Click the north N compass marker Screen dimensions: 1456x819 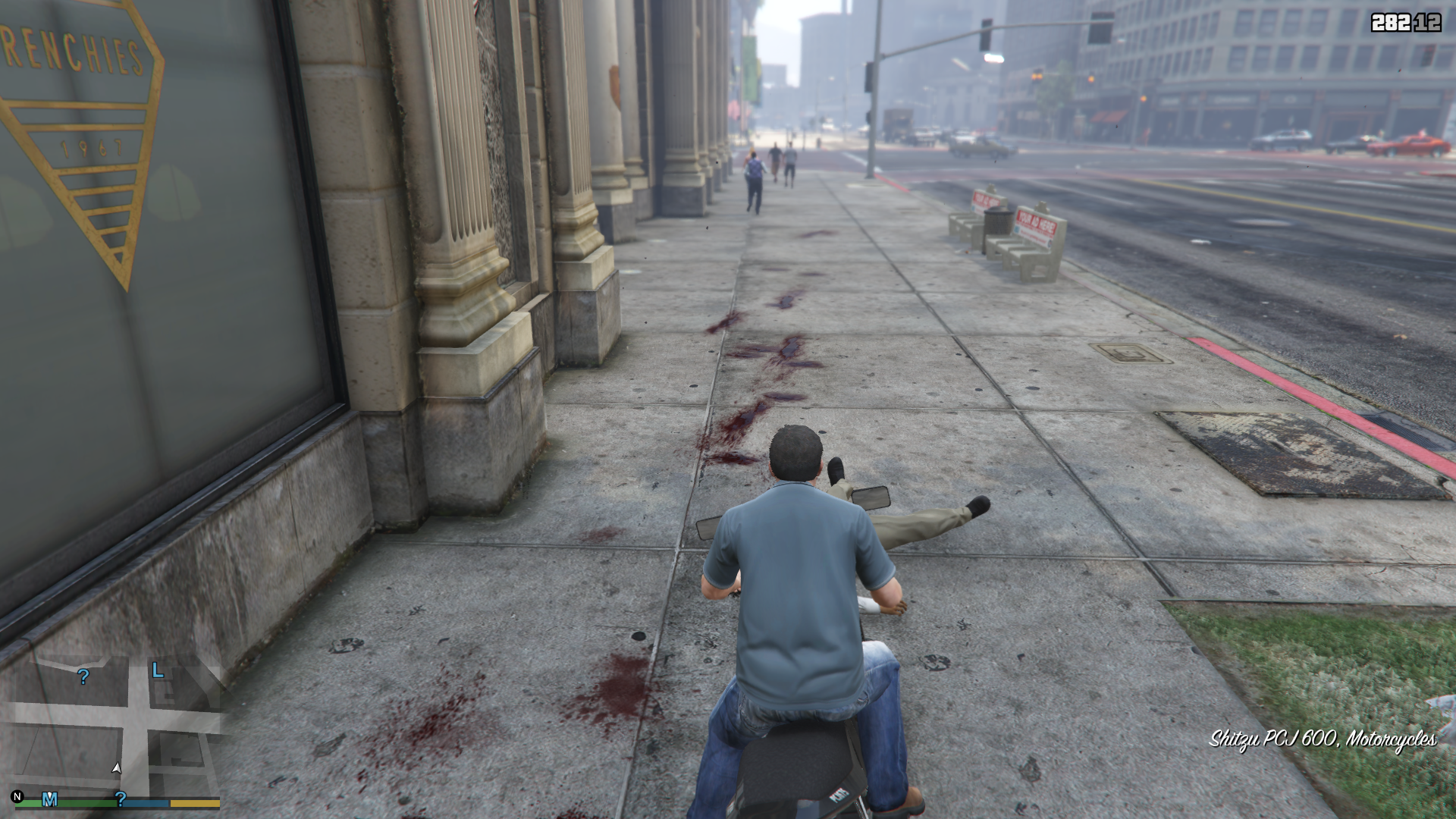point(17,797)
